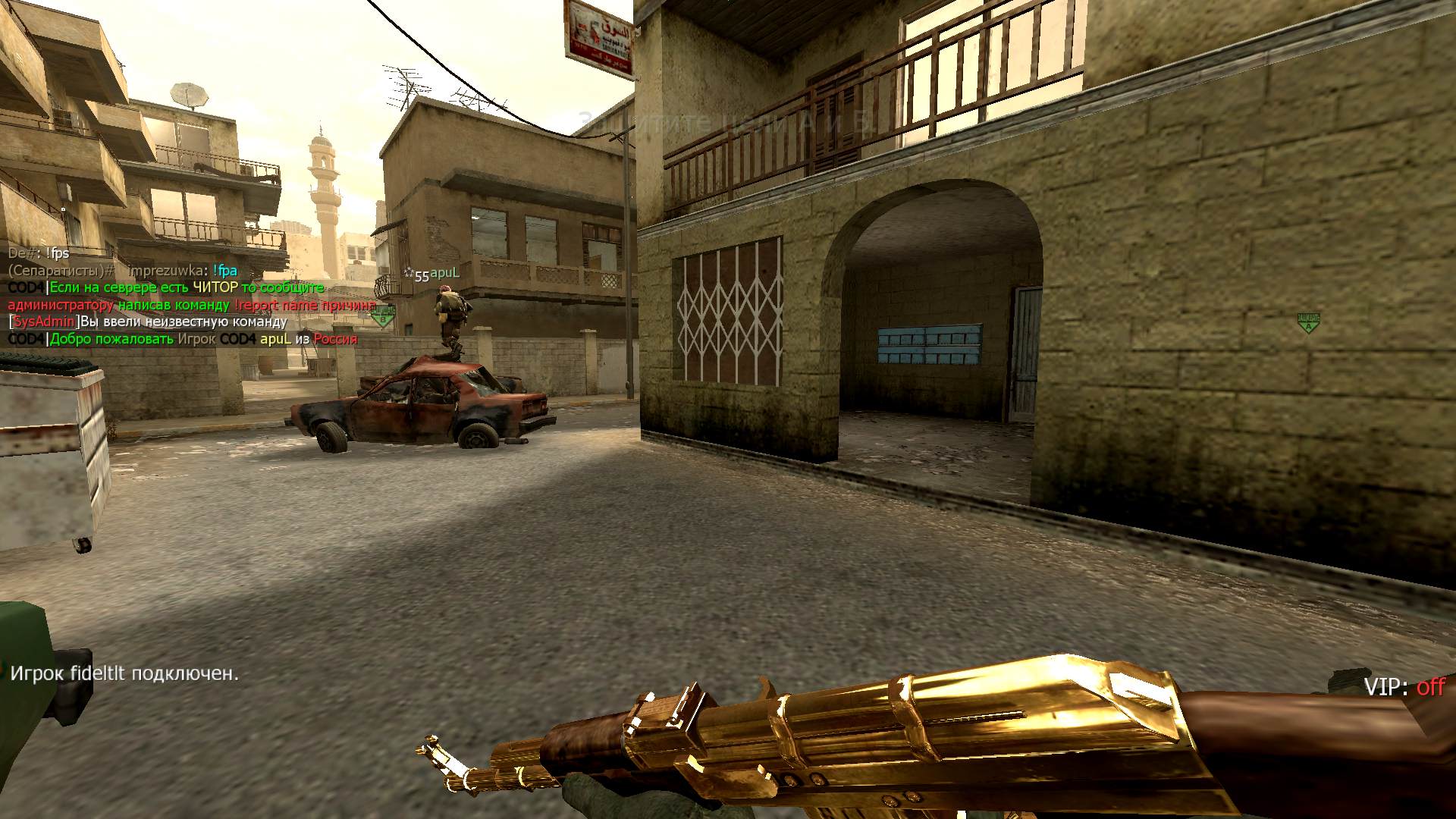
Task: Click the objective B defend marker
Action: (383, 315)
